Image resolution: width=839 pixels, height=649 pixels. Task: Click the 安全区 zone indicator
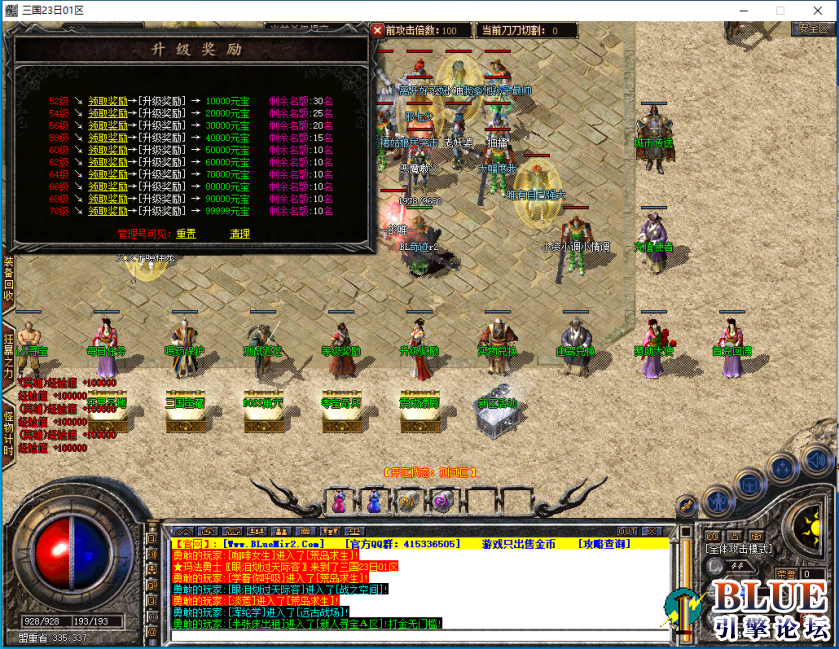click(811, 28)
